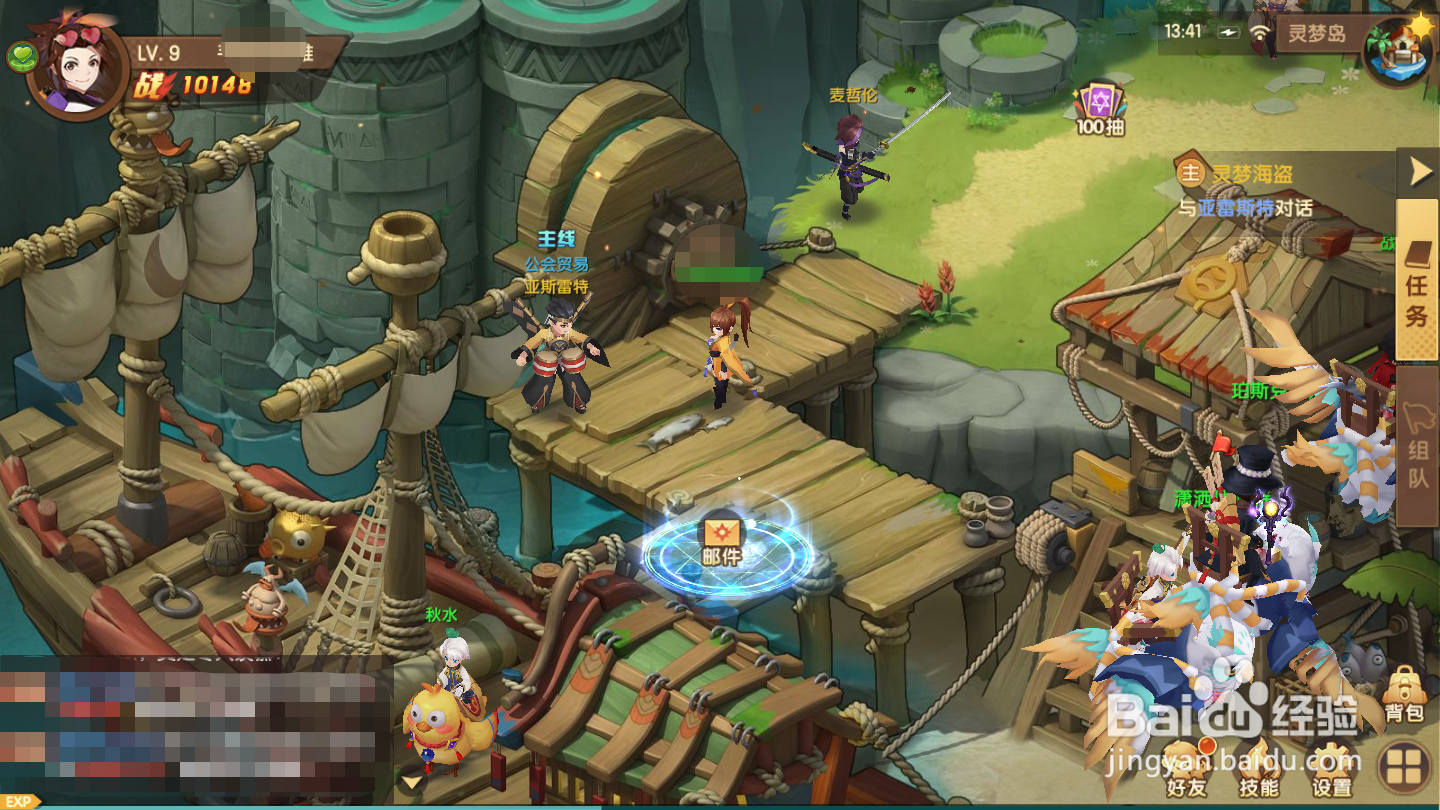Click the green heart icon by avatar

click(x=22, y=58)
